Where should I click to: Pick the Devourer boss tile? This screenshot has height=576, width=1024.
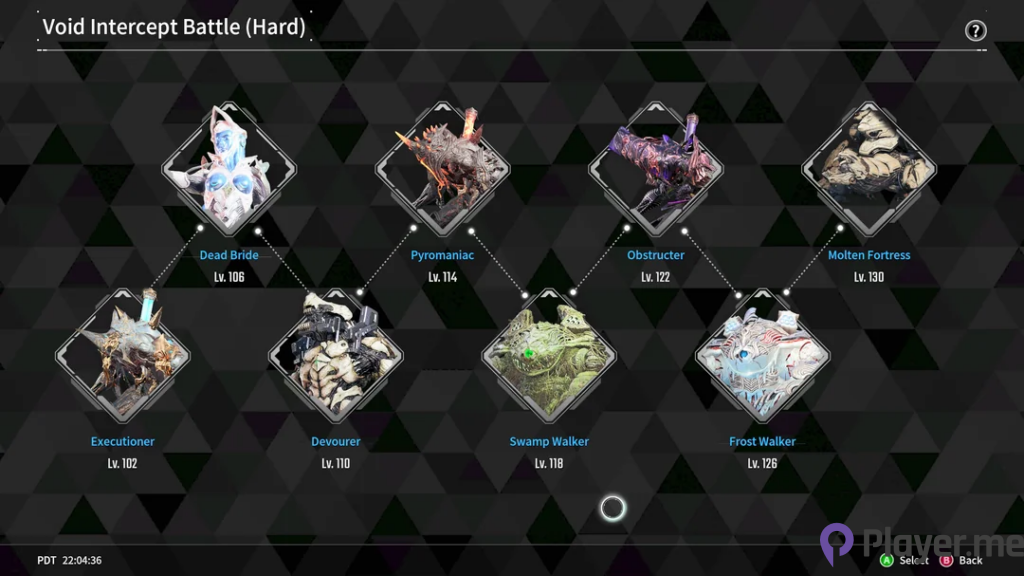[335, 356]
